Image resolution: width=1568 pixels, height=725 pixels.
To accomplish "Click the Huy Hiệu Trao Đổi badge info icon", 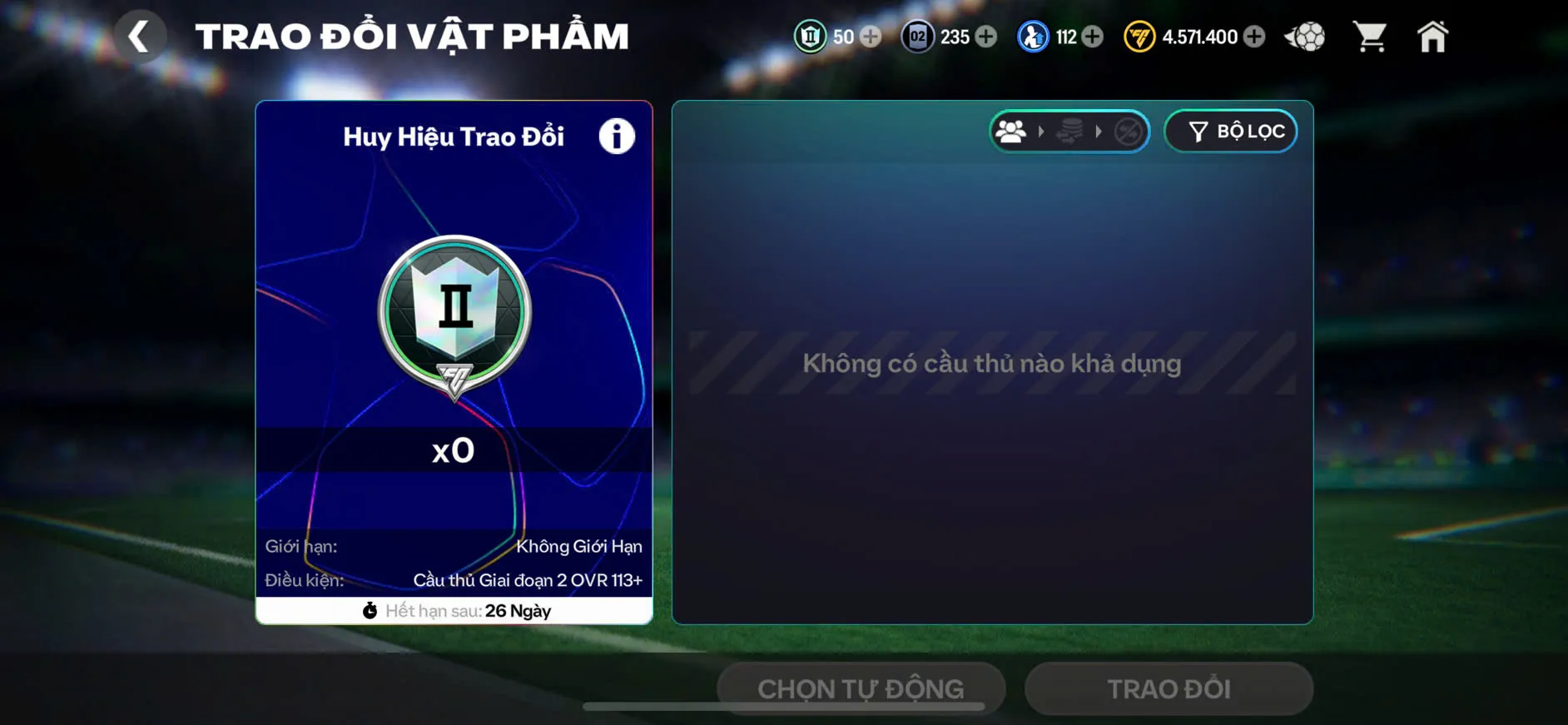I will [x=616, y=137].
